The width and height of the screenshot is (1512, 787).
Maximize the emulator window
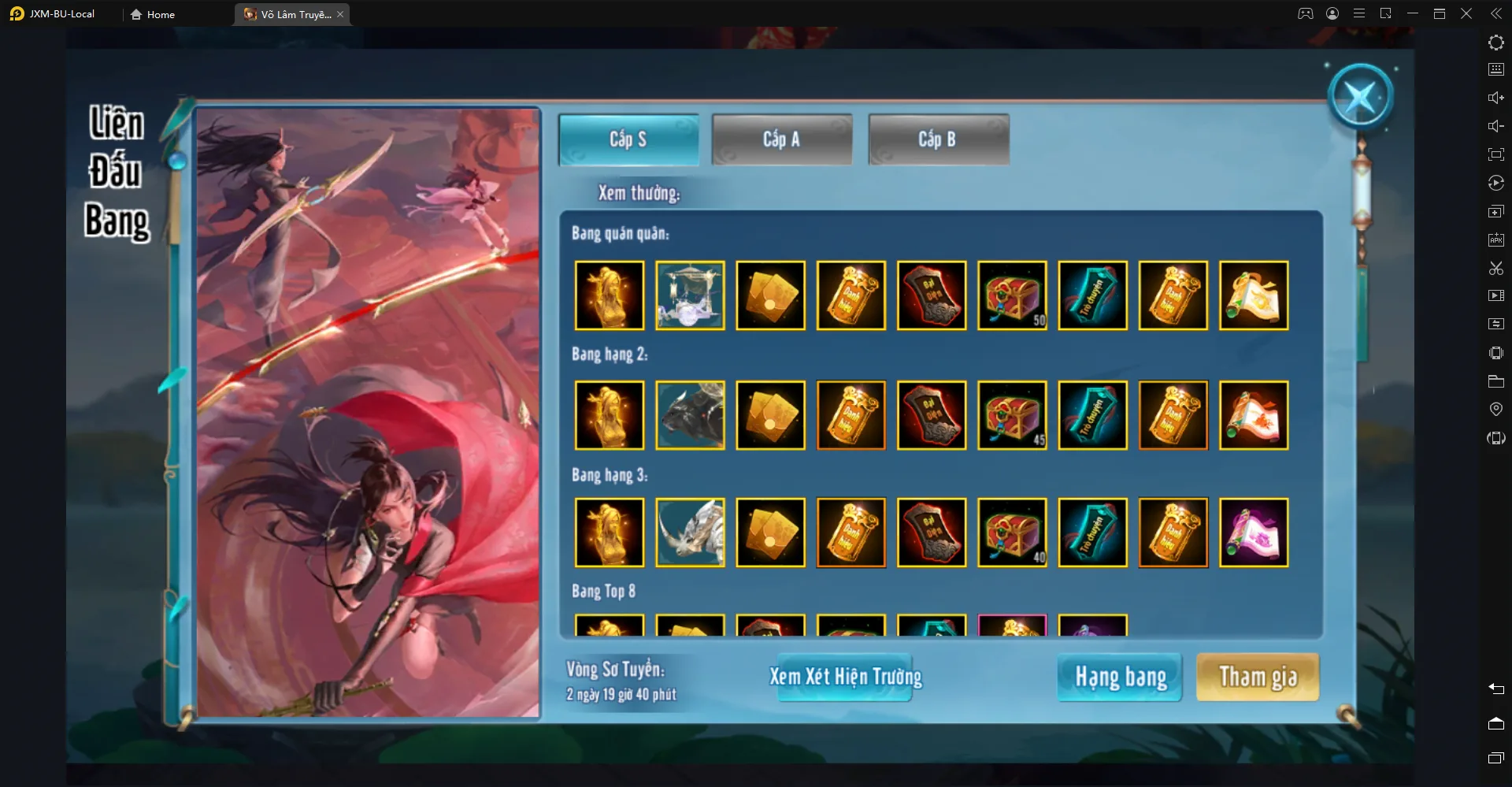[1440, 13]
